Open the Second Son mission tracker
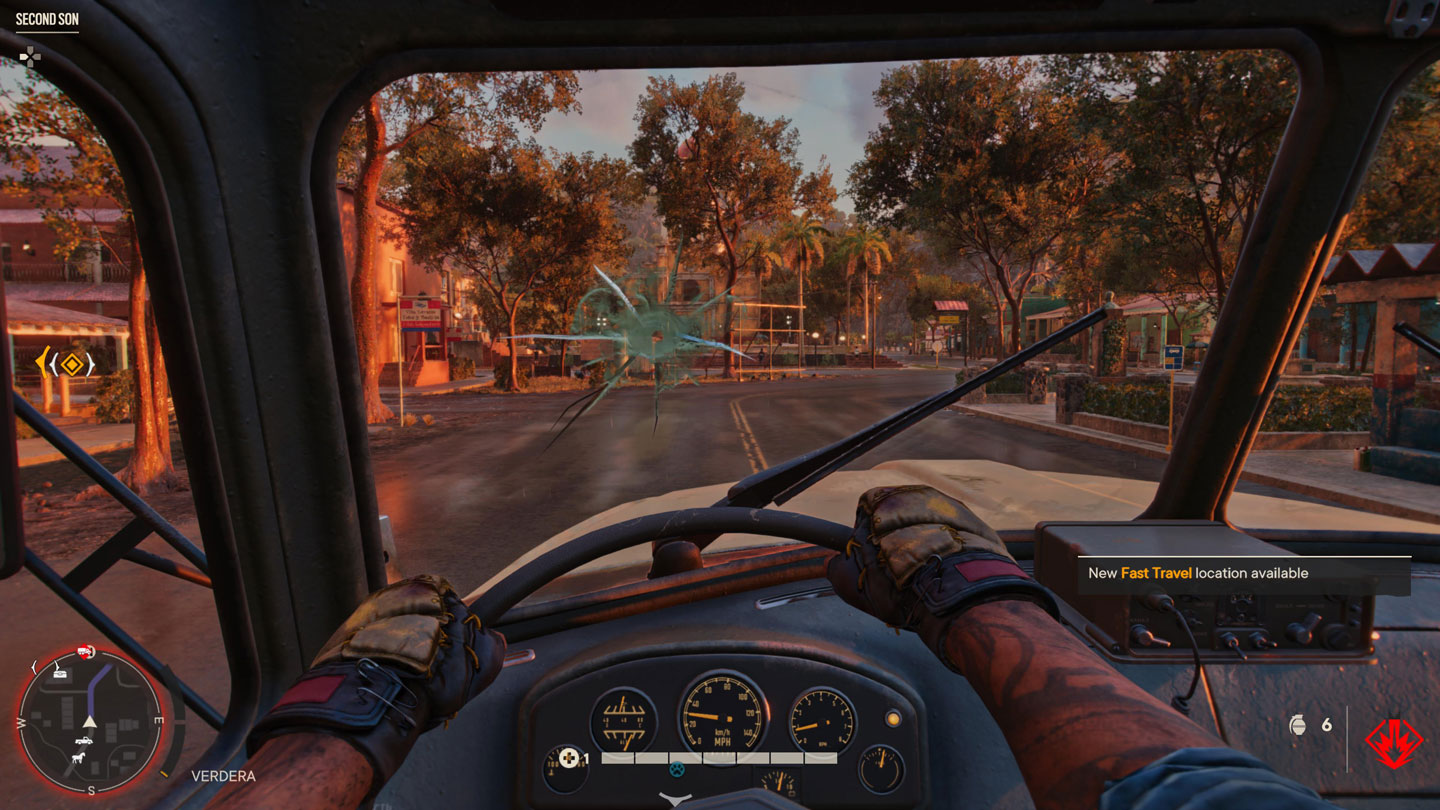The height and width of the screenshot is (810, 1440). [47, 18]
